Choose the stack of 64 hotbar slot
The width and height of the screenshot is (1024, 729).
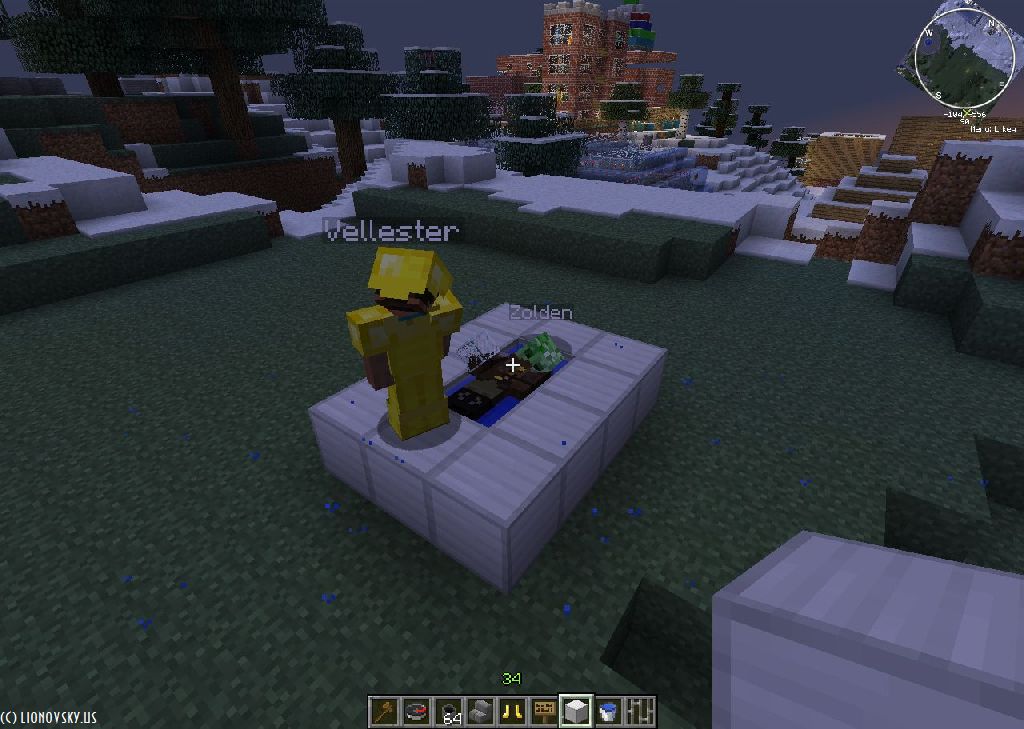448,711
